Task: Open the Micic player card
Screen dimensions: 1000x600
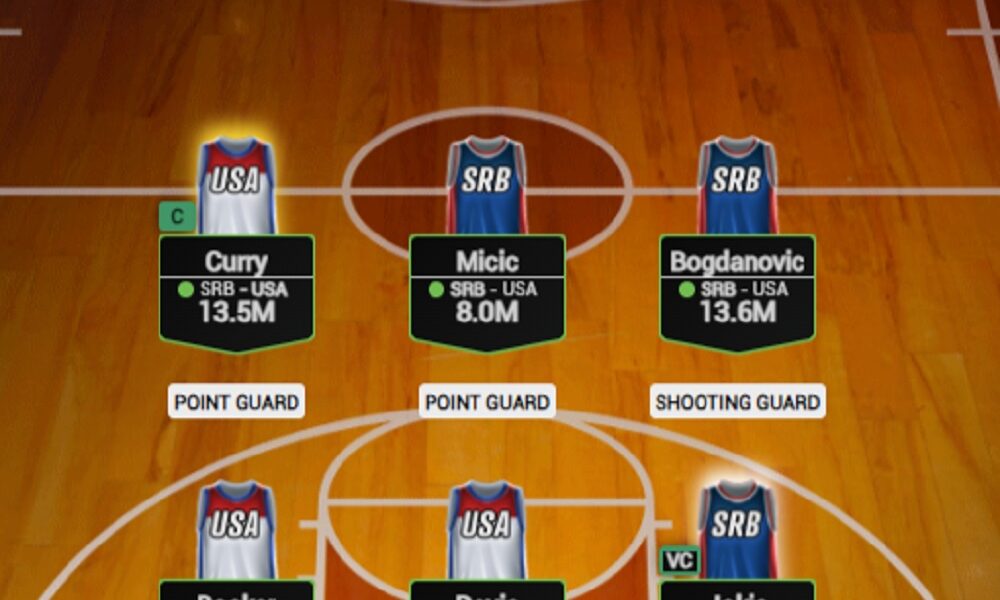Action: [x=487, y=290]
